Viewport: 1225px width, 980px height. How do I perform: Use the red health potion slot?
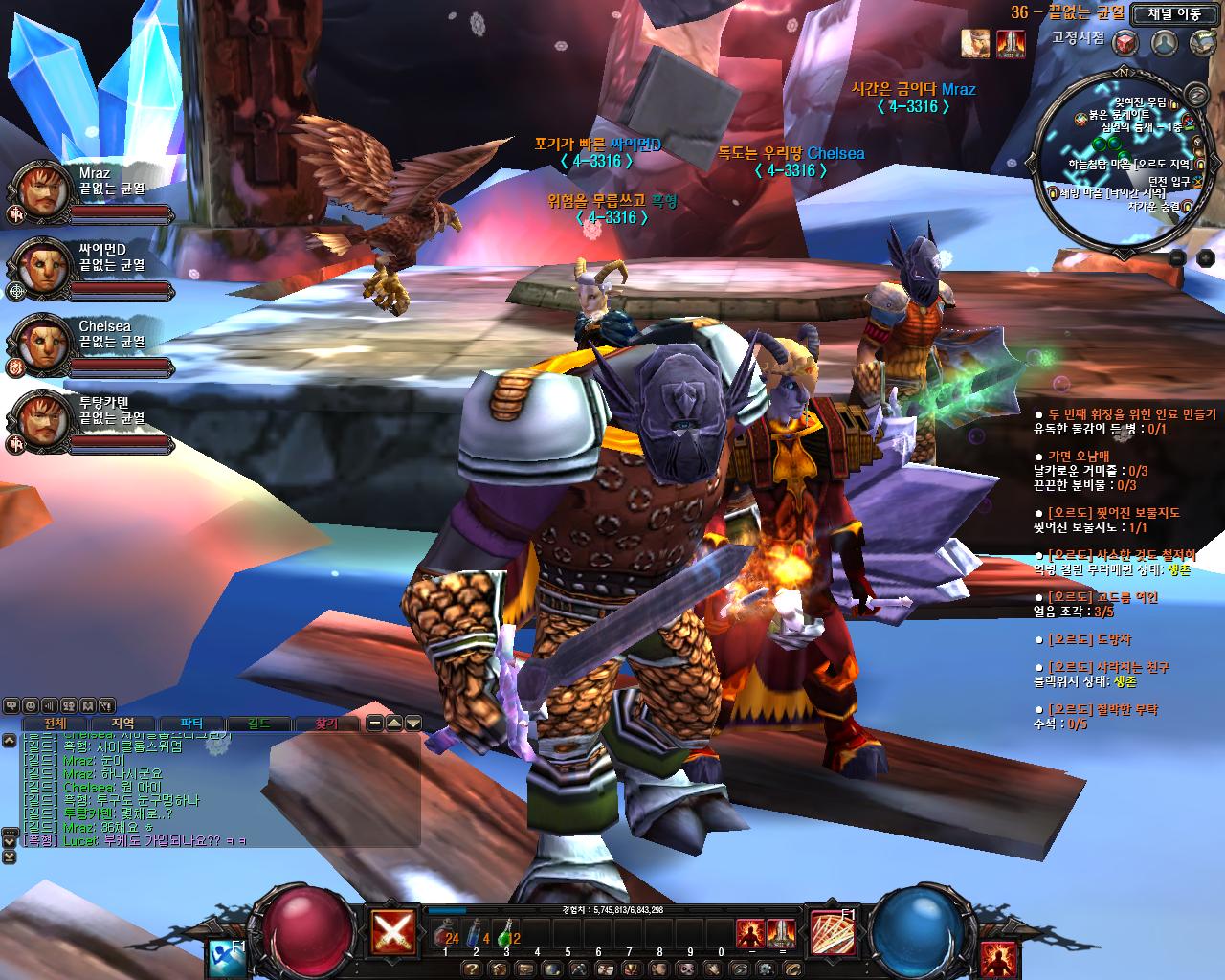pos(445,936)
